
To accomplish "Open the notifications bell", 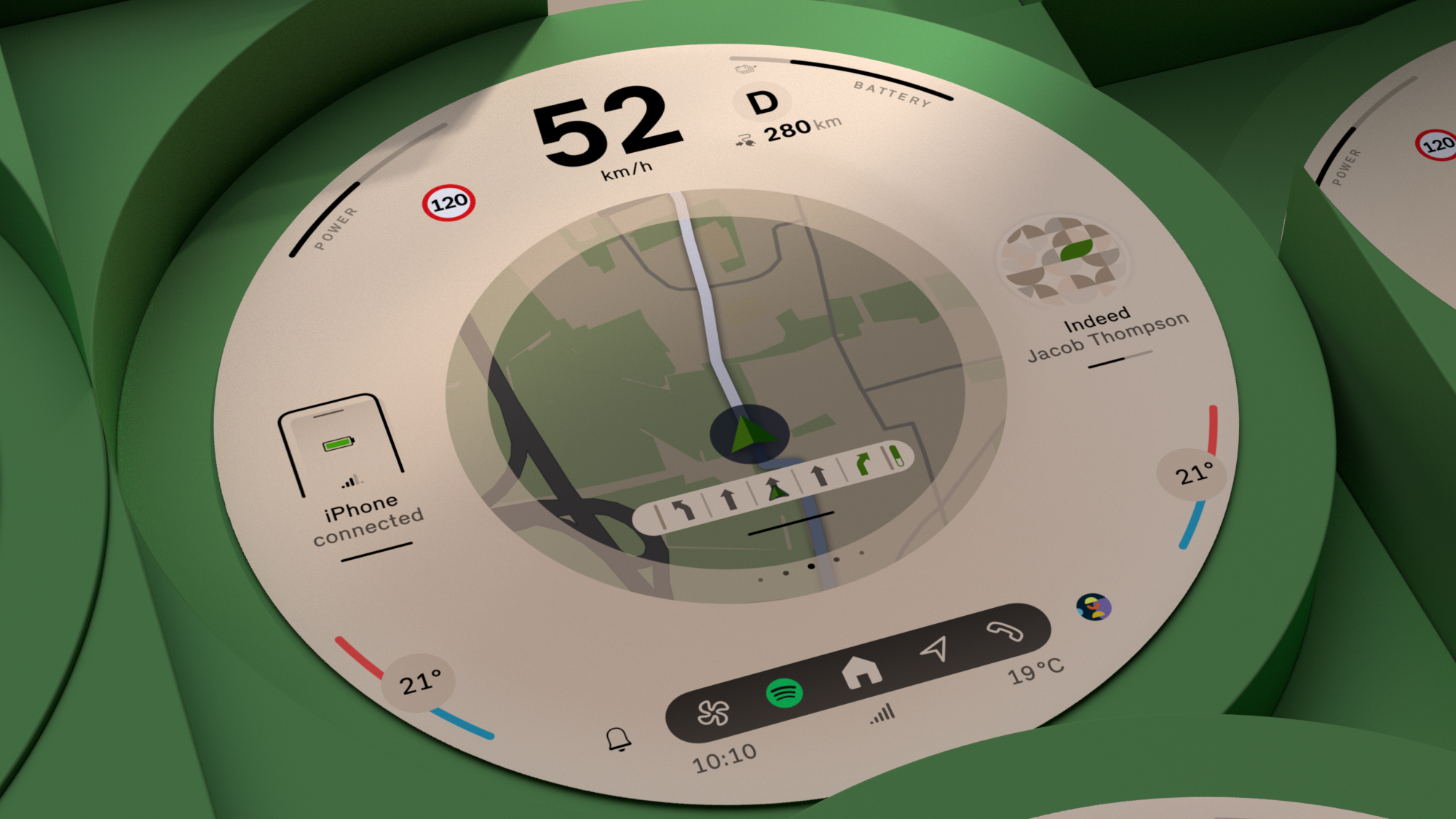I will (x=619, y=739).
